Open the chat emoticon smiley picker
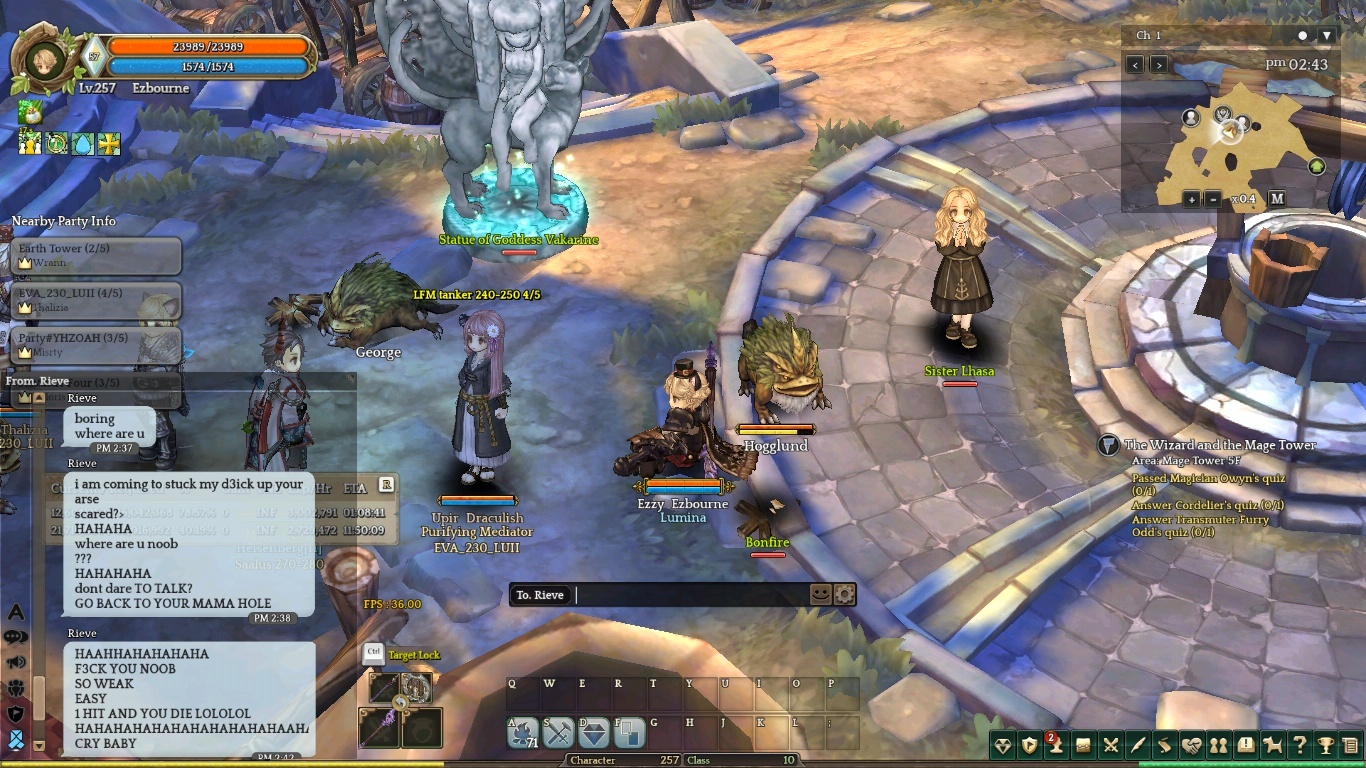The width and height of the screenshot is (1366, 768). [821, 594]
